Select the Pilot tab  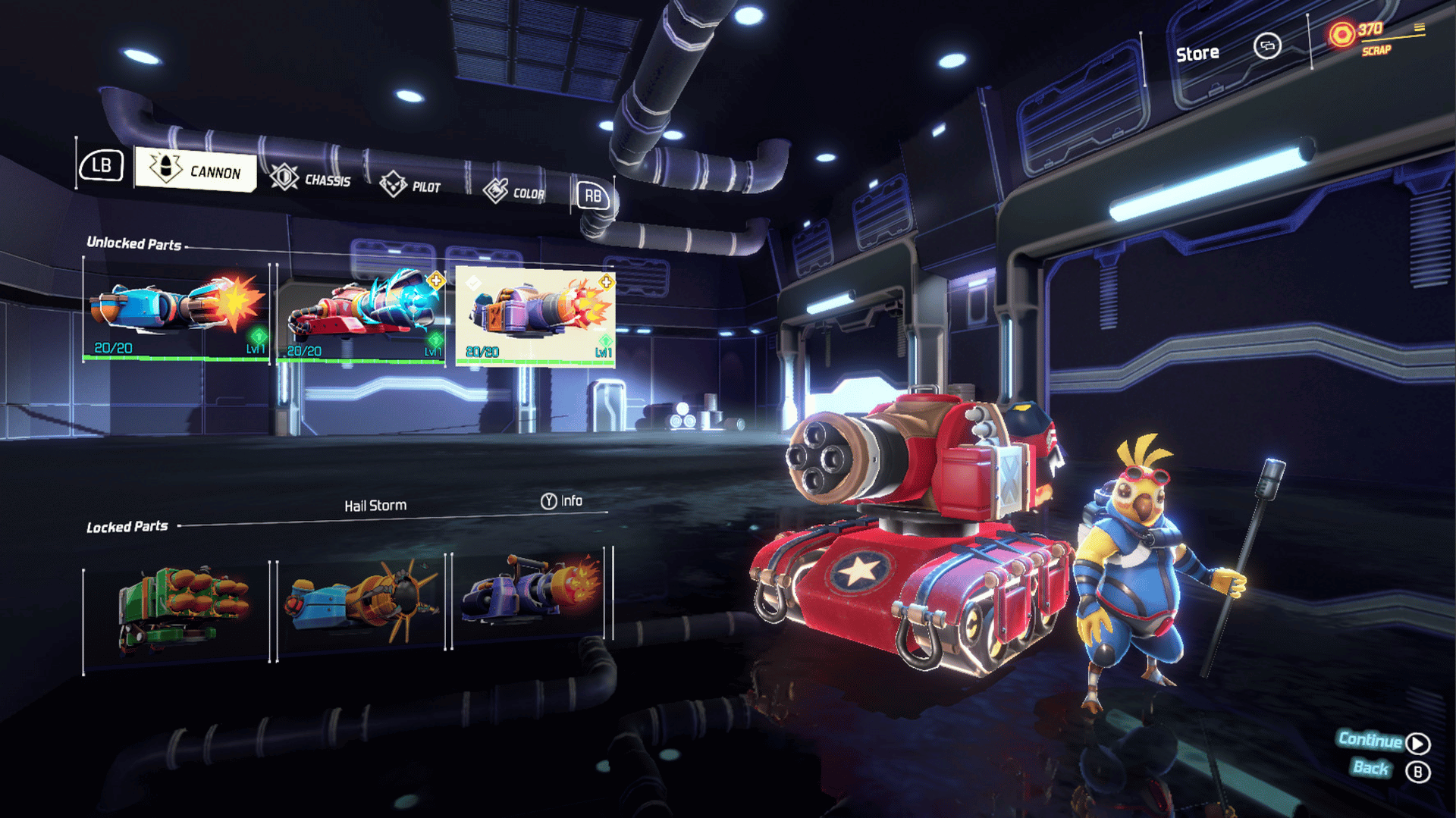click(x=410, y=185)
